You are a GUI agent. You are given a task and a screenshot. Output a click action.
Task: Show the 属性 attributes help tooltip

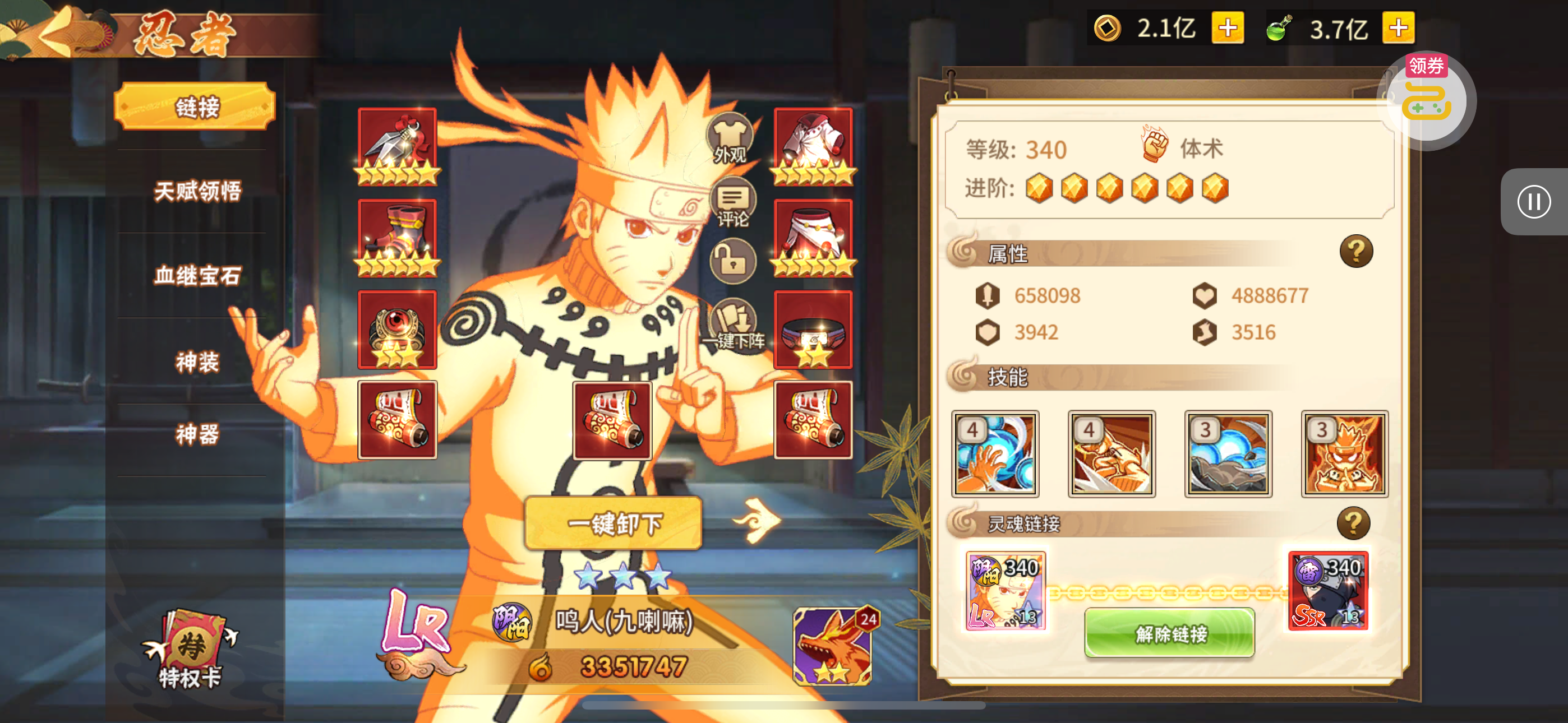coord(1355,251)
